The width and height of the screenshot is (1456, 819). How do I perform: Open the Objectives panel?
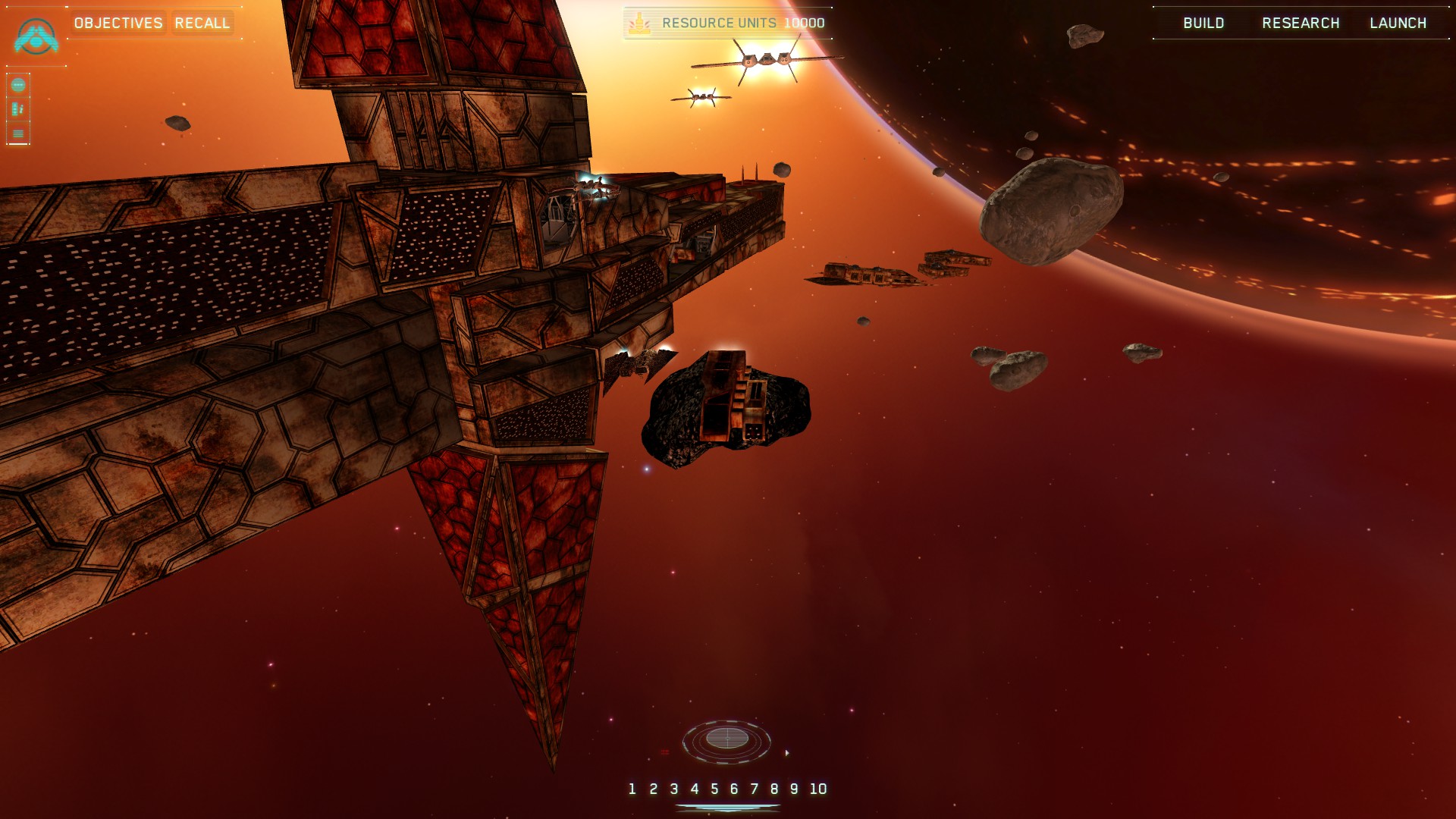[x=118, y=24]
